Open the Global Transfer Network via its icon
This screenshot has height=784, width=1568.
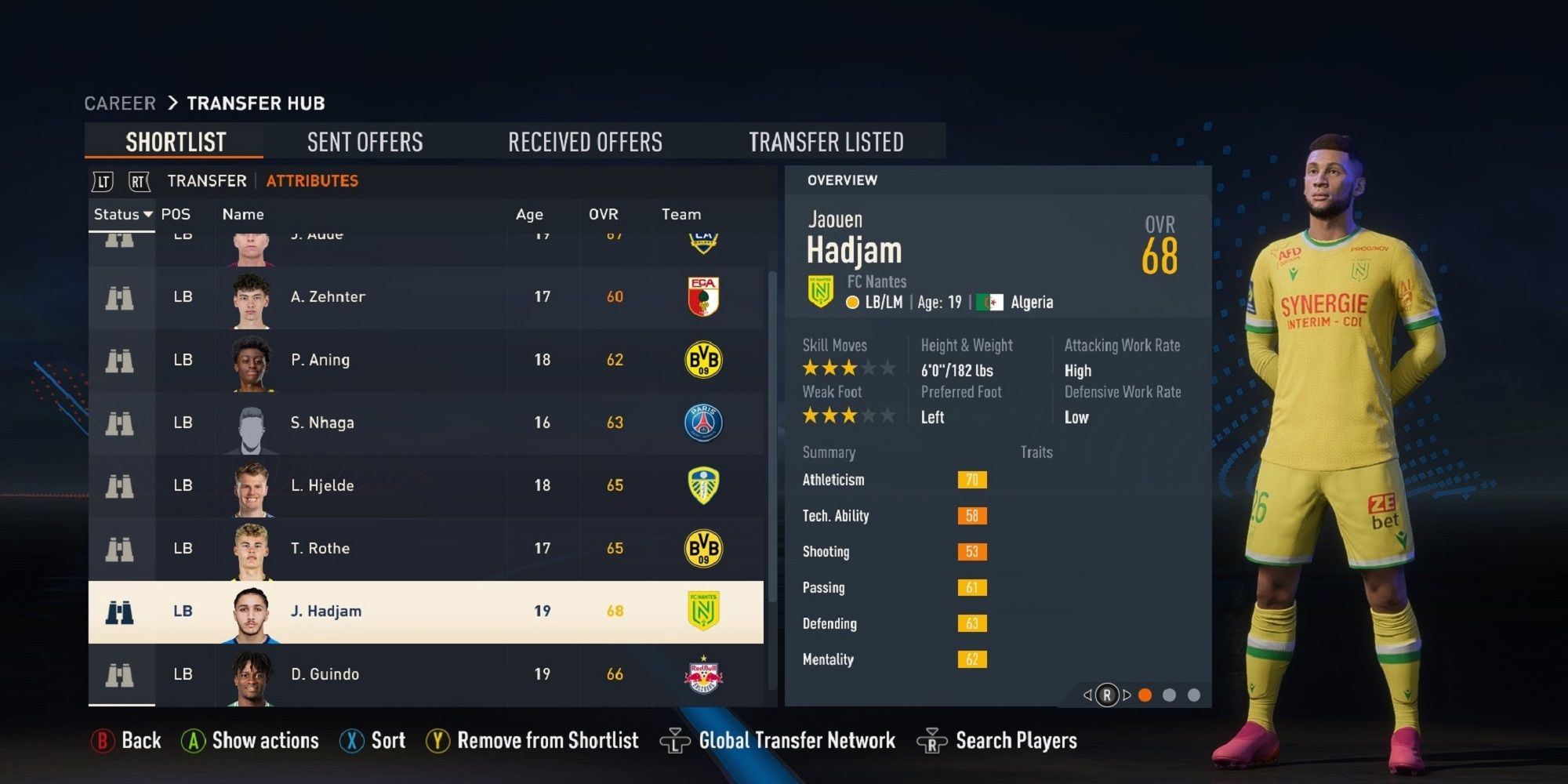[x=676, y=739]
